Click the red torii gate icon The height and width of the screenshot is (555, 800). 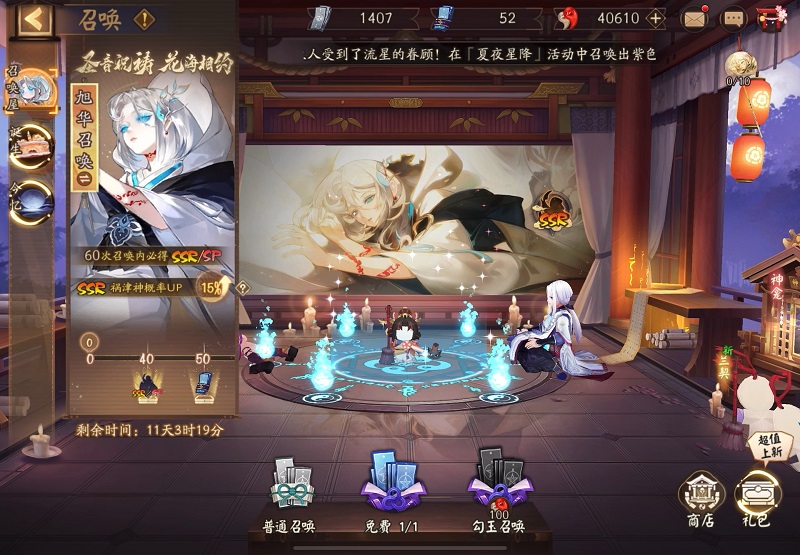click(x=771, y=18)
